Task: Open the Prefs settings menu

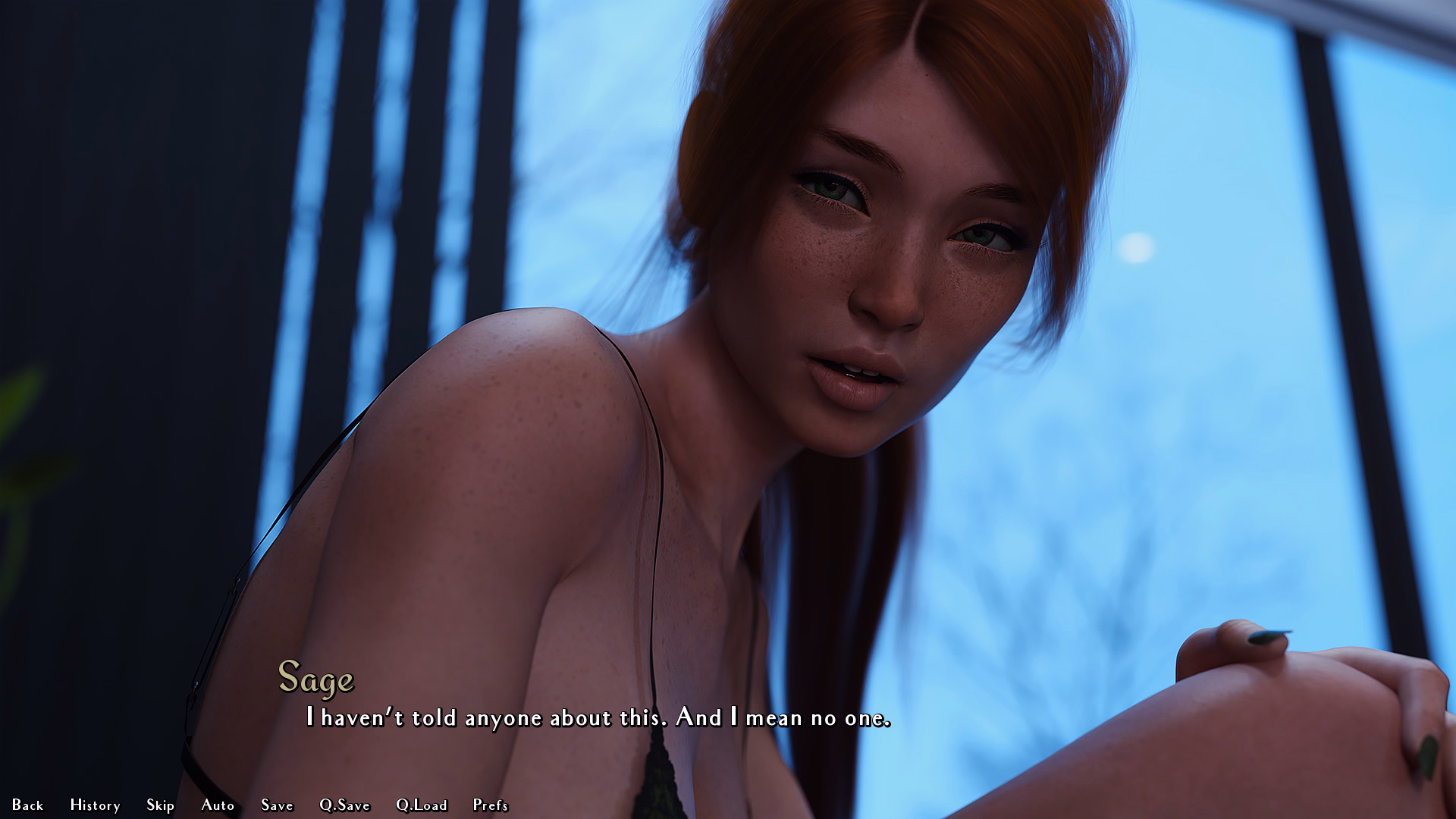Action: [490, 805]
